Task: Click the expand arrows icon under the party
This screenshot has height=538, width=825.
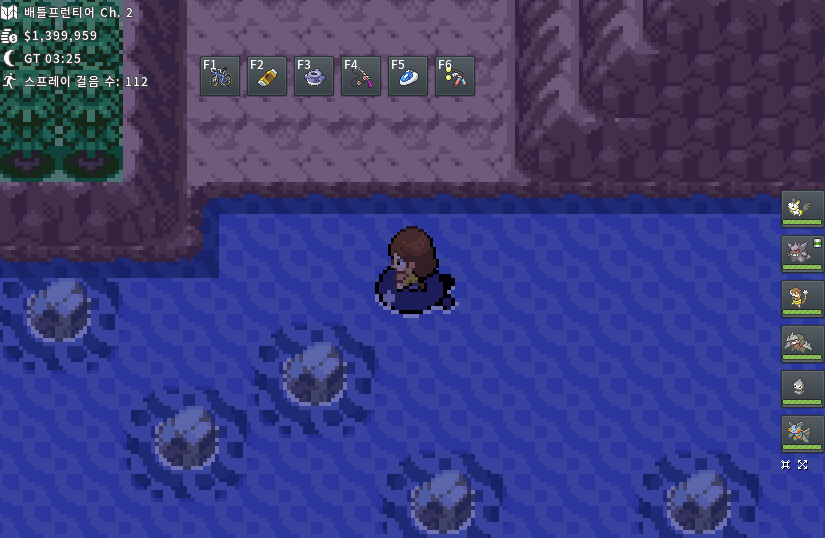Action: point(802,464)
